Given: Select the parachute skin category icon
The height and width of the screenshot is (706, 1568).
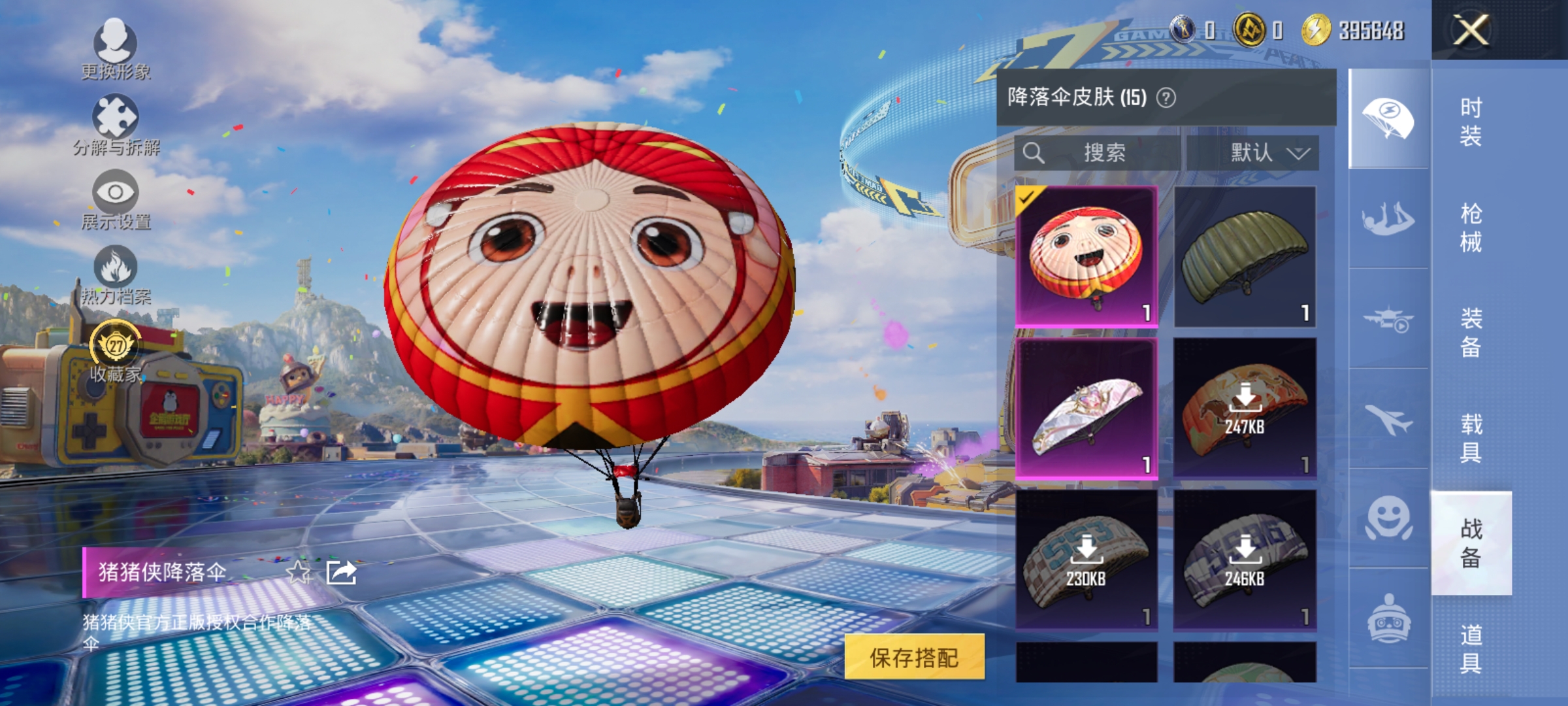Looking at the screenshot, I should coord(1388,116).
